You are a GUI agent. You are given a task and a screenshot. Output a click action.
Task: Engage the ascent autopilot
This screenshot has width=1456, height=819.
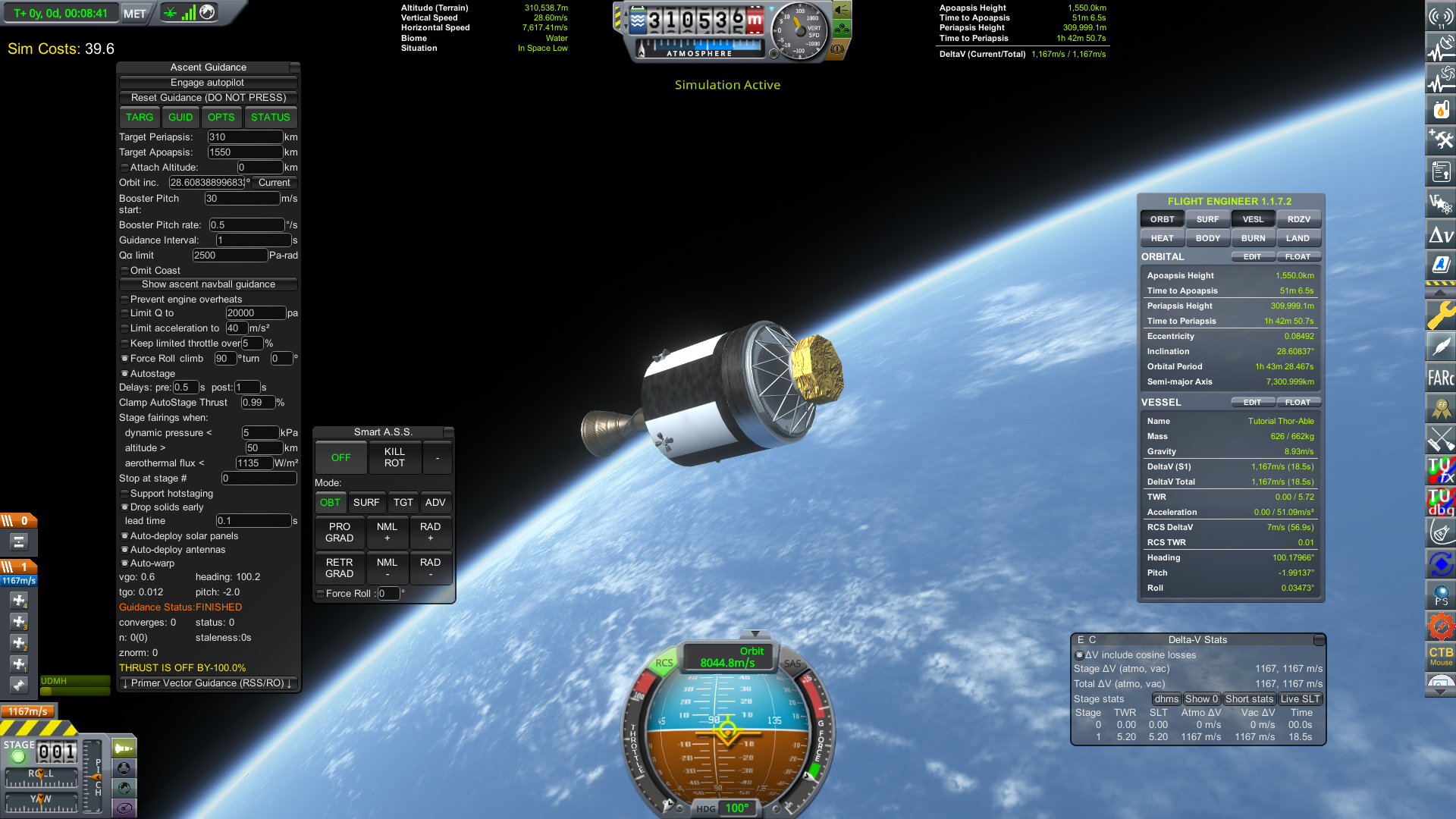(x=208, y=83)
